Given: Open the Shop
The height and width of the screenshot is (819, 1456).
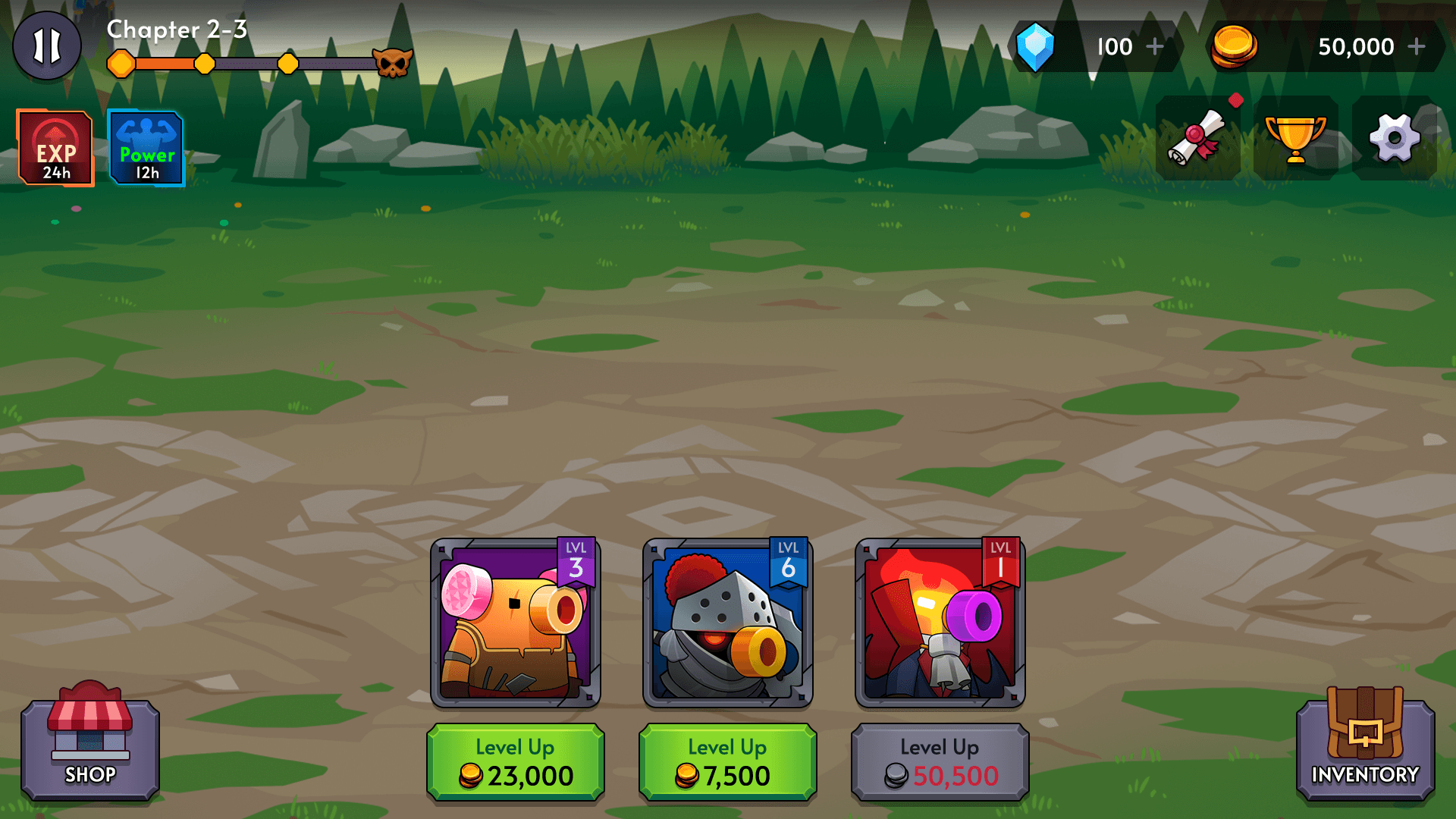Looking at the screenshot, I should click(90, 748).
